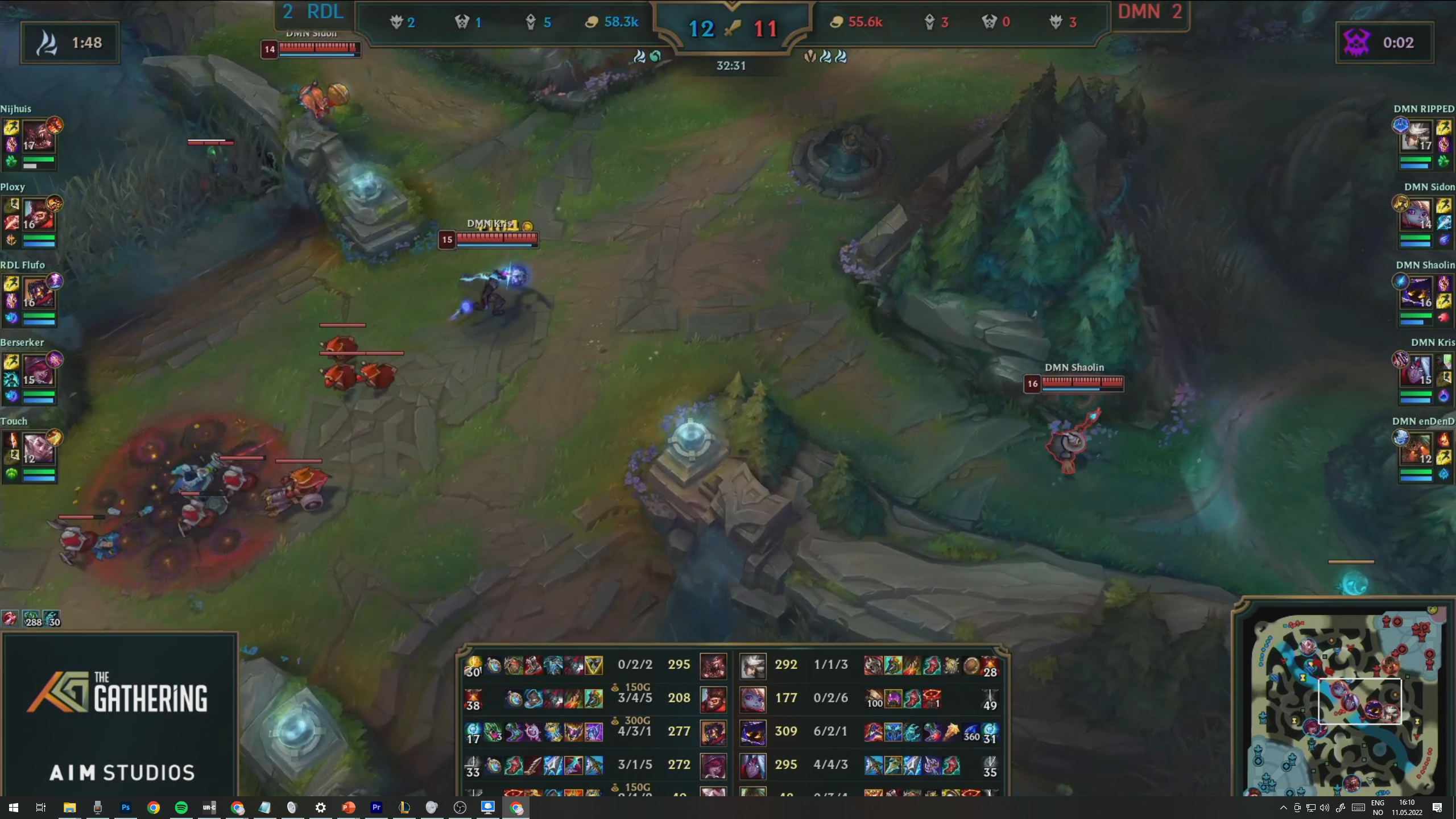Image resolution: width=1456 pixels, height=819 pixels.
Task: Click DMN enDenD's champion portrait
Action: tap(1417, 449)
